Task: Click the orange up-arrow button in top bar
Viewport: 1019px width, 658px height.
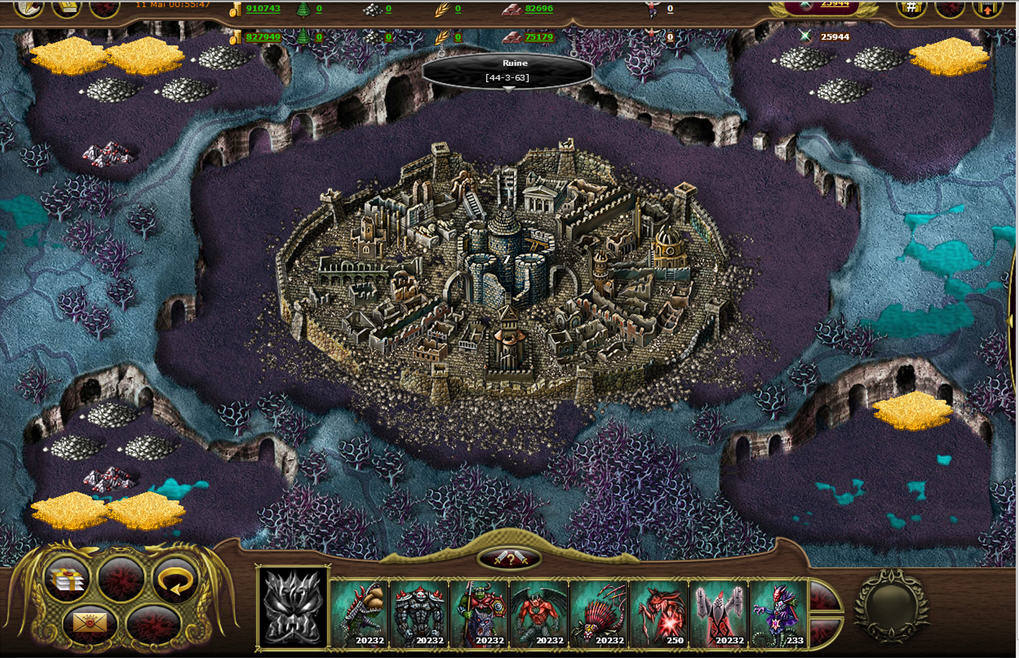Action: click(987, 9)
